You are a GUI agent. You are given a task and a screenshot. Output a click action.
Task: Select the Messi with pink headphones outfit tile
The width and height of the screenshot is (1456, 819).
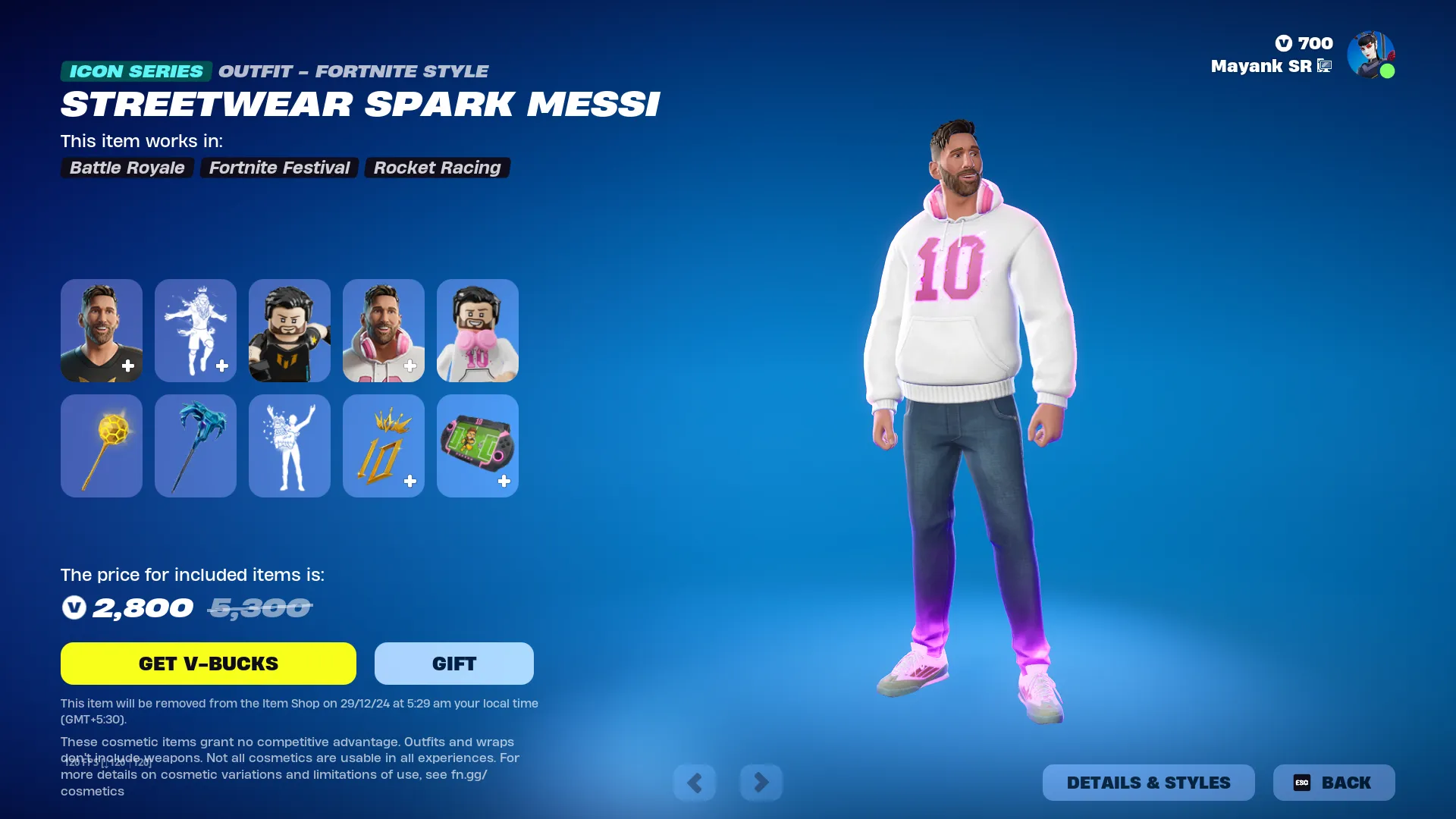[383, 331]
